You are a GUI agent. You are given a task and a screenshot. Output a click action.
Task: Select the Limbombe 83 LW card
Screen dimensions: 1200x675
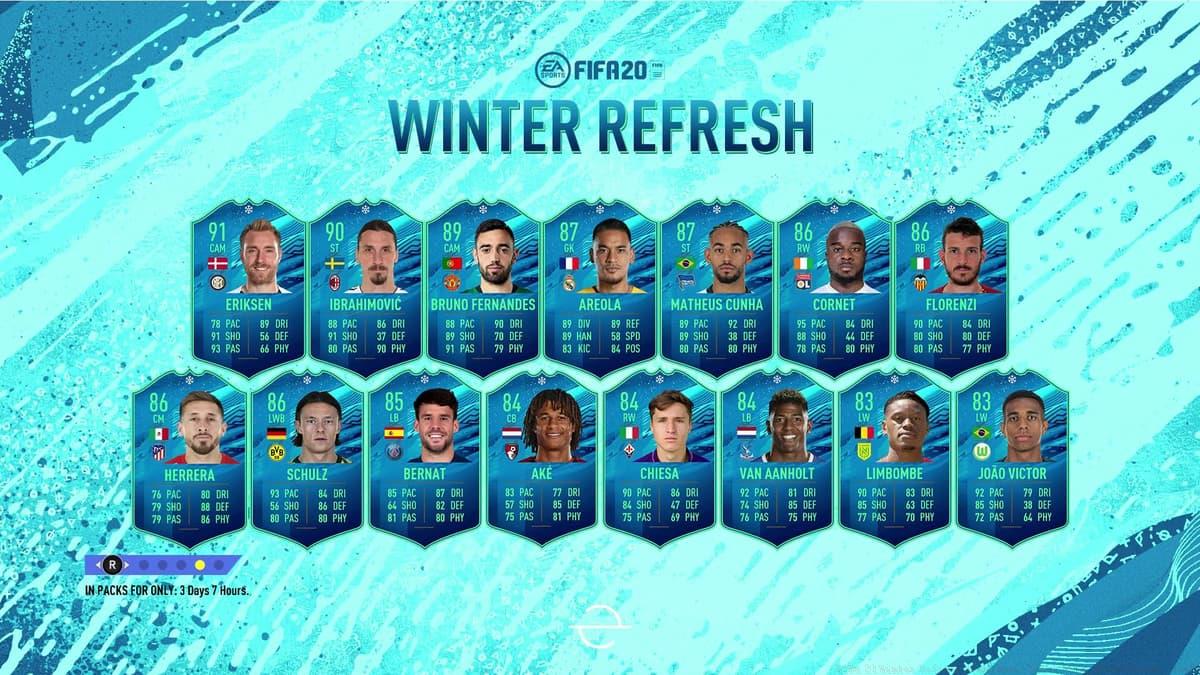pyautogui.click(x=894, y=458)
